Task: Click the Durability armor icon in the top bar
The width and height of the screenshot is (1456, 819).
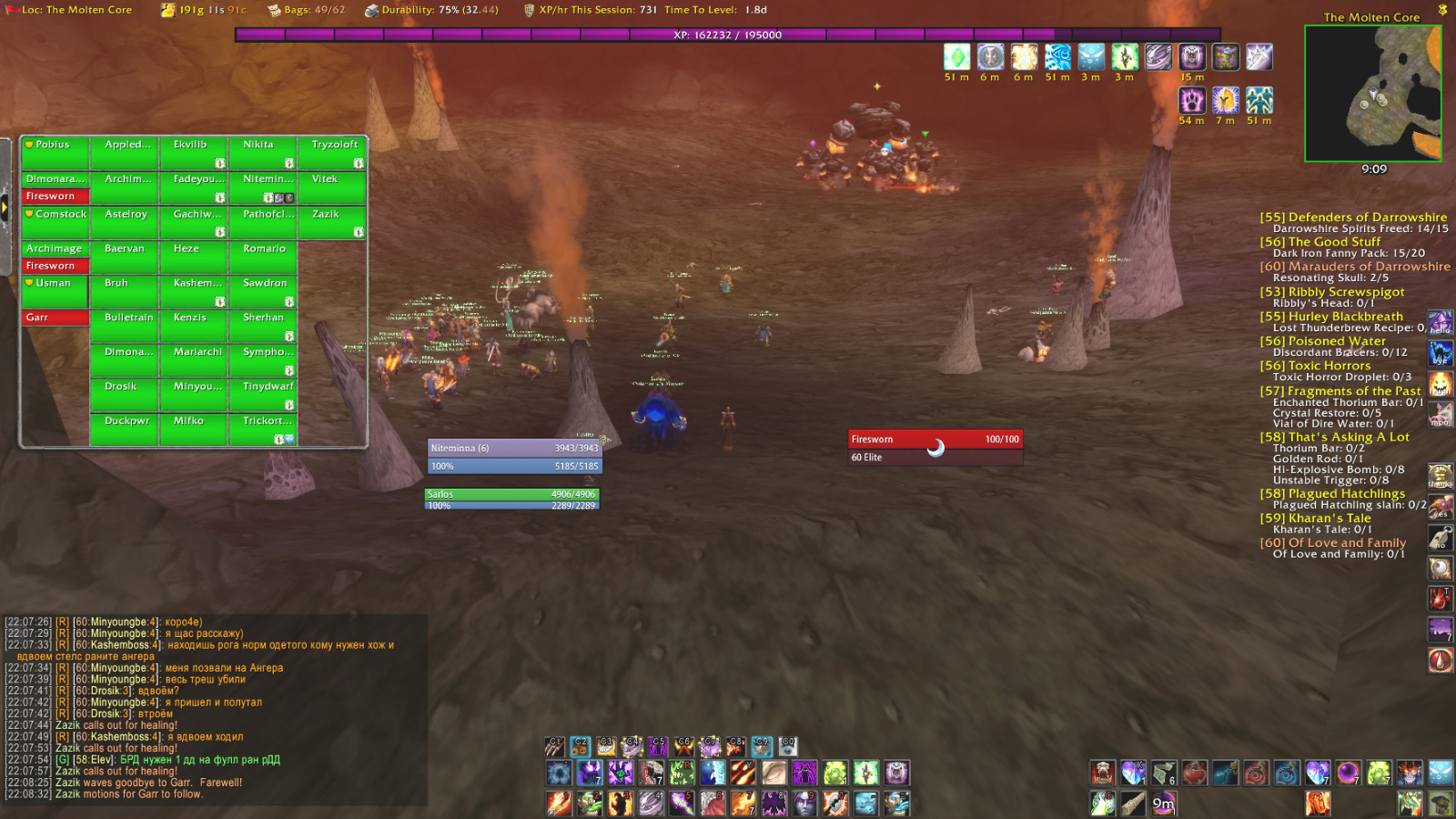Action: [x=372, y=10]
